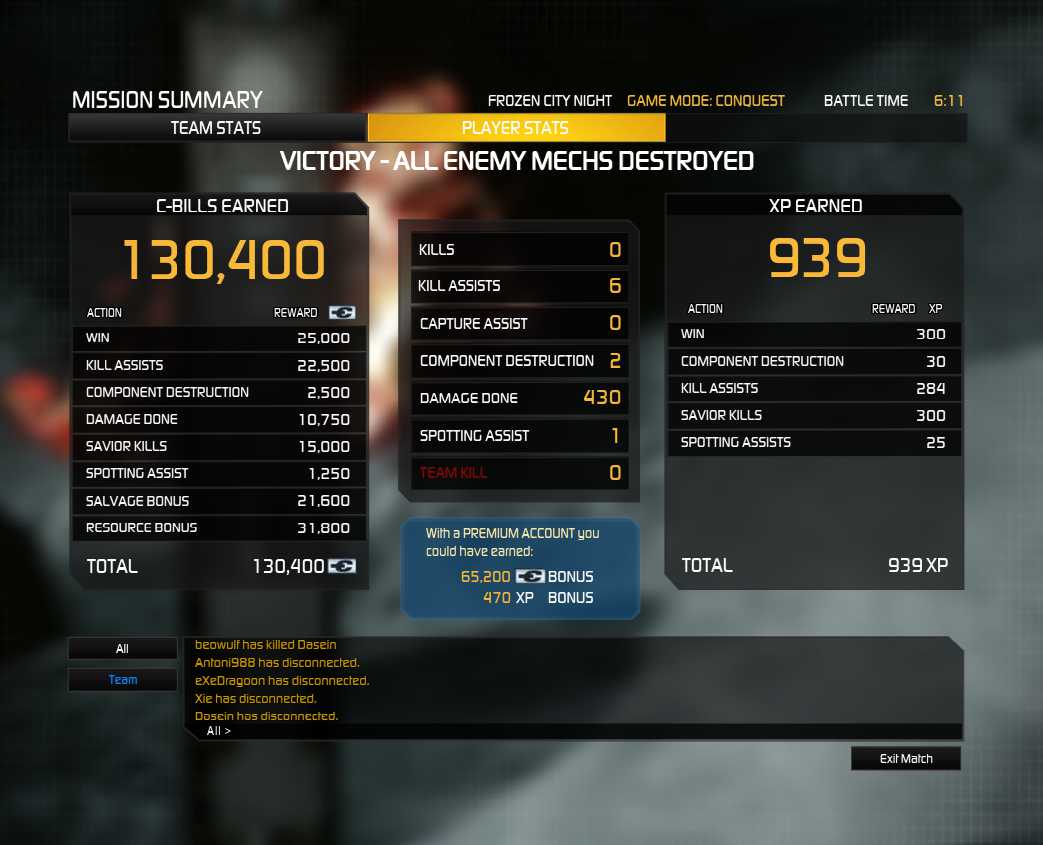
Task: Exit the match
Action: point(906,759)
